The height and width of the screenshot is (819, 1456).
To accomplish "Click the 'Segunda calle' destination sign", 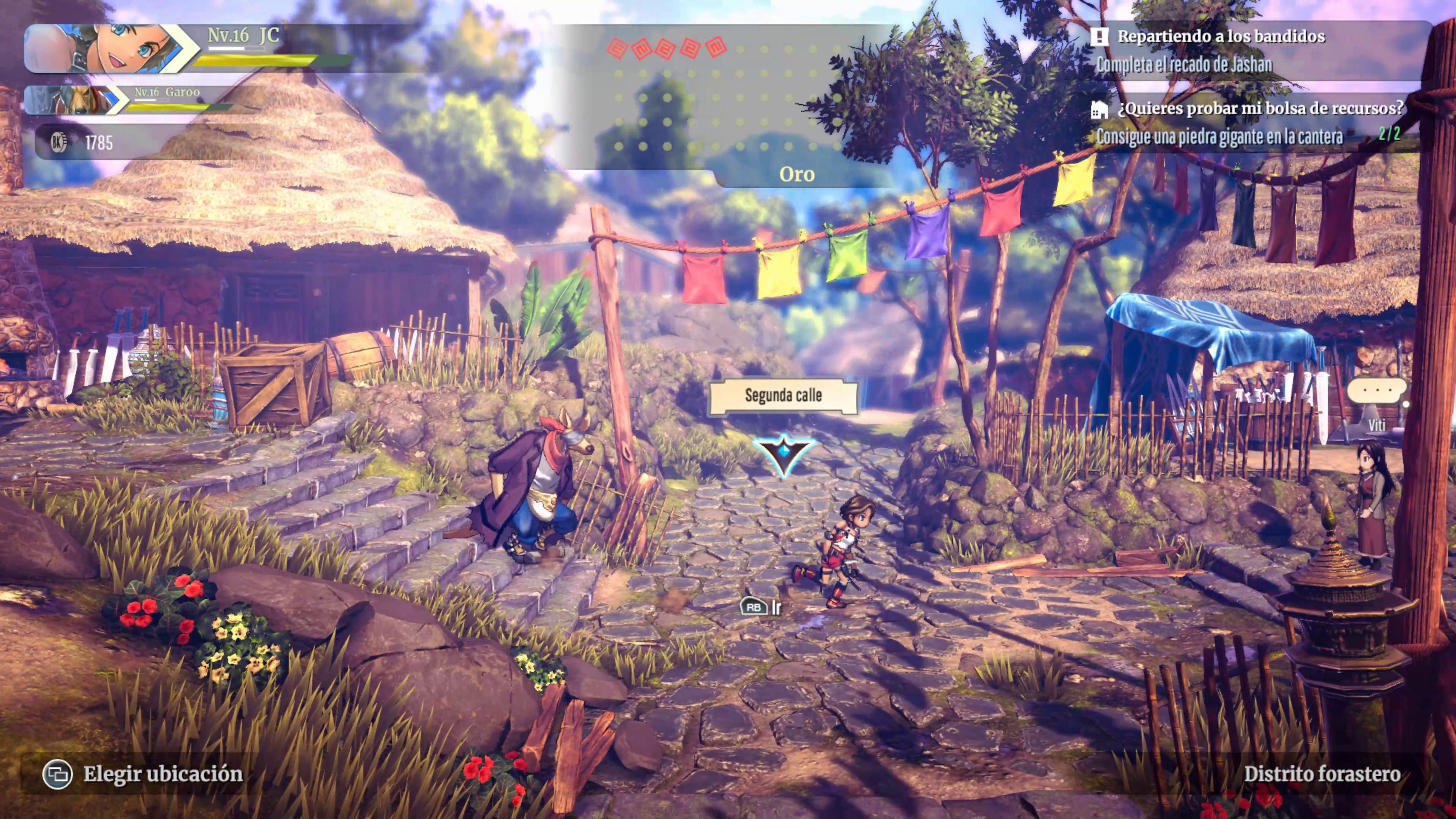I will tap(783, 395).
